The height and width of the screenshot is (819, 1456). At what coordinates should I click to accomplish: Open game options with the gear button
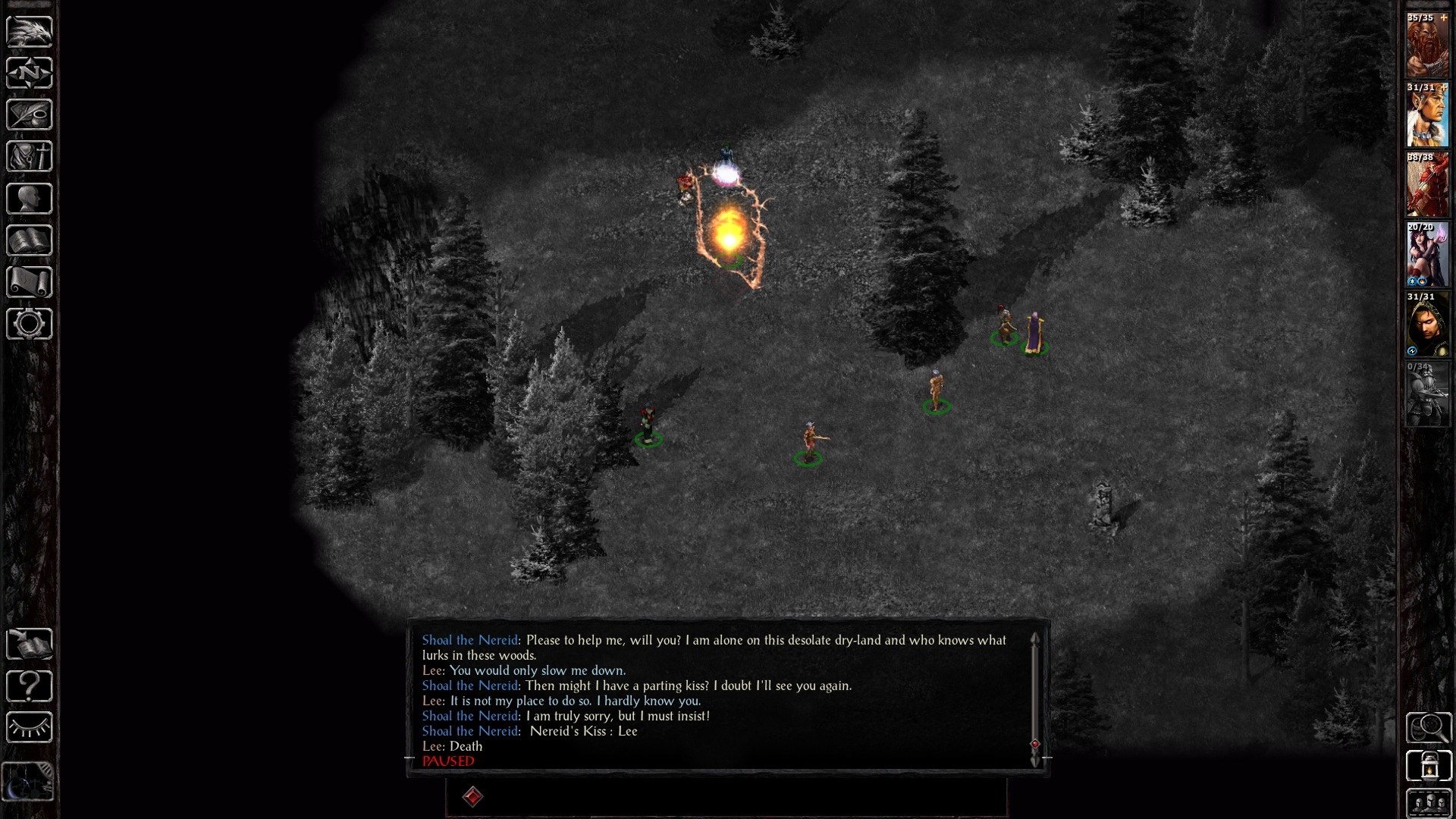(29, 324)
